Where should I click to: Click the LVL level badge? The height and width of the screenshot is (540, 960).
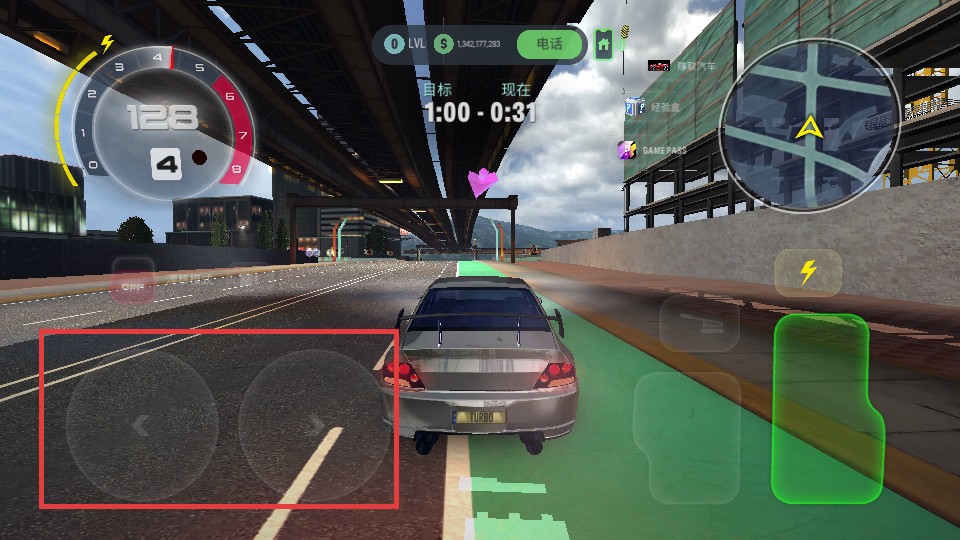pyautogui.click(x=394, y=44)
